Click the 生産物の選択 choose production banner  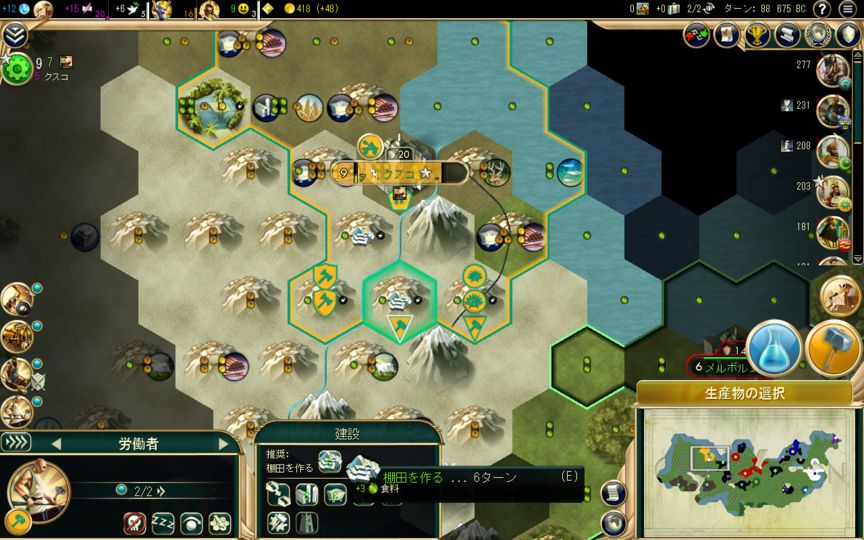pos(744,390)
